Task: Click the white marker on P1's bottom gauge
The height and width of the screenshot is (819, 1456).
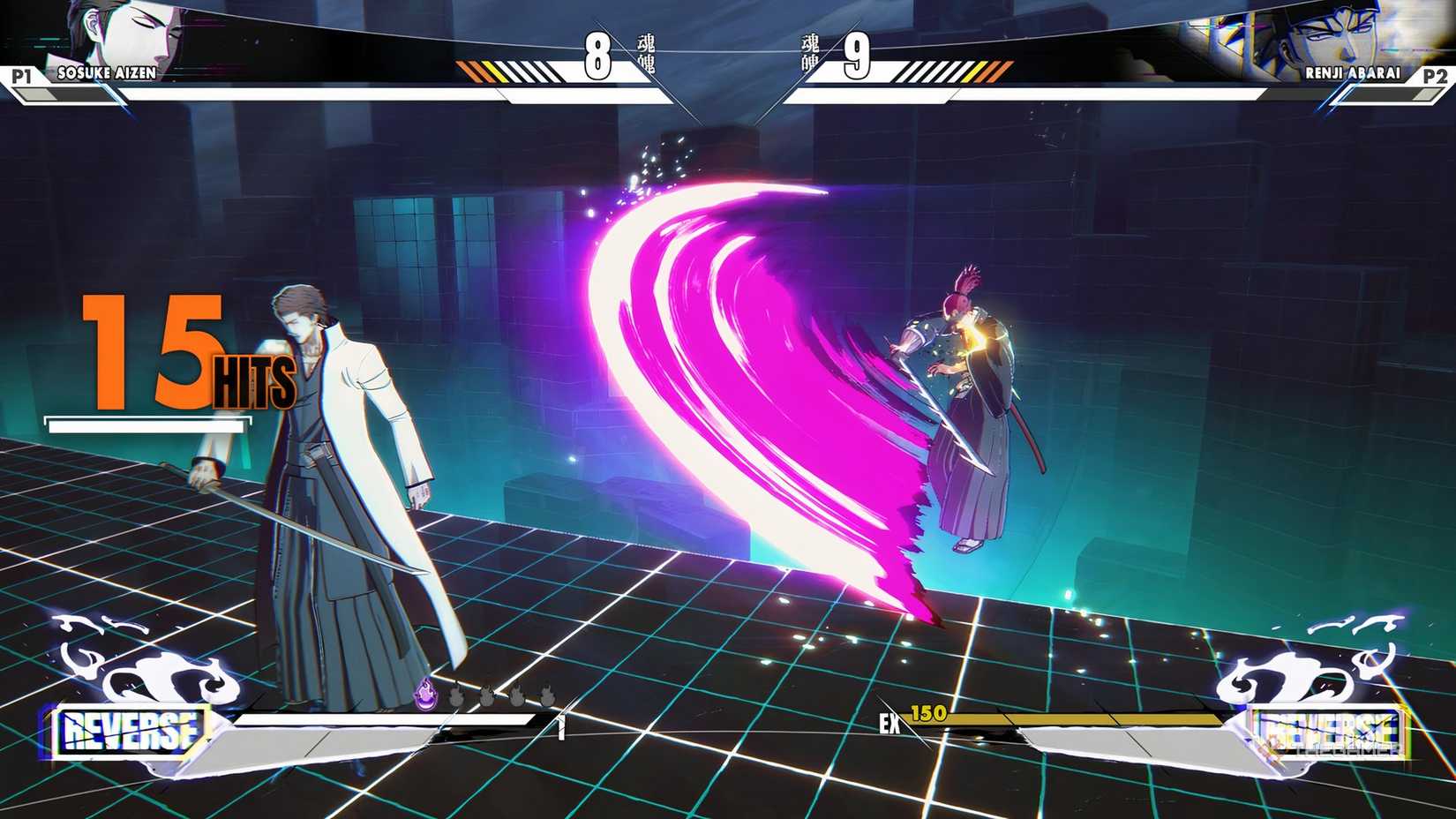Action: (x=561, y=728)
